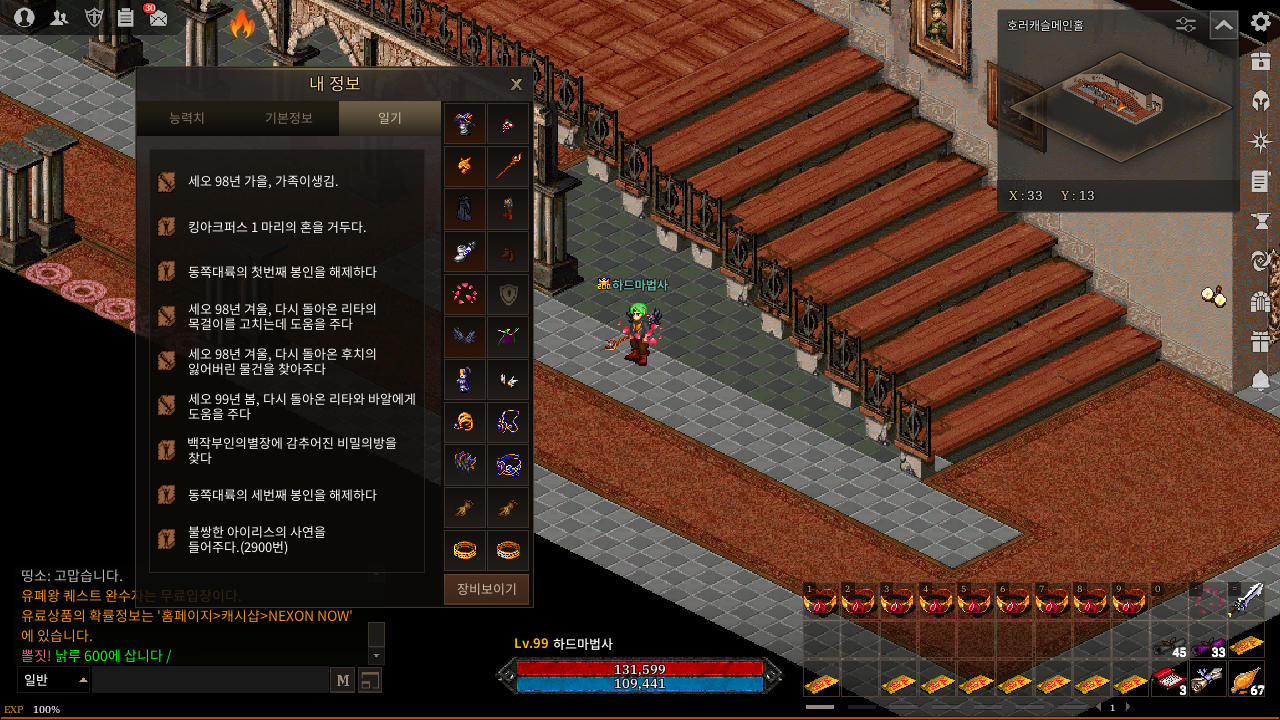
Task: Select the sword in the hotbar slot
Action: pos(1246,599)
